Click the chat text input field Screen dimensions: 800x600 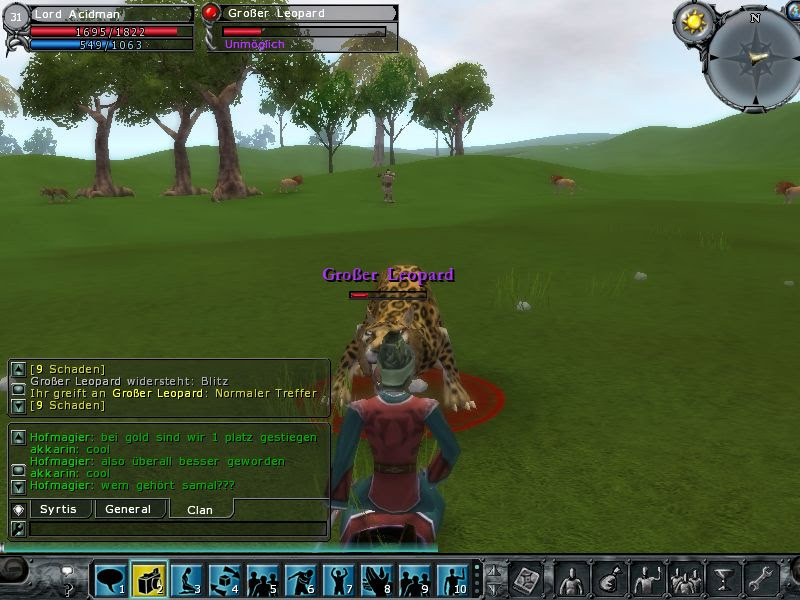pos(177,528)
